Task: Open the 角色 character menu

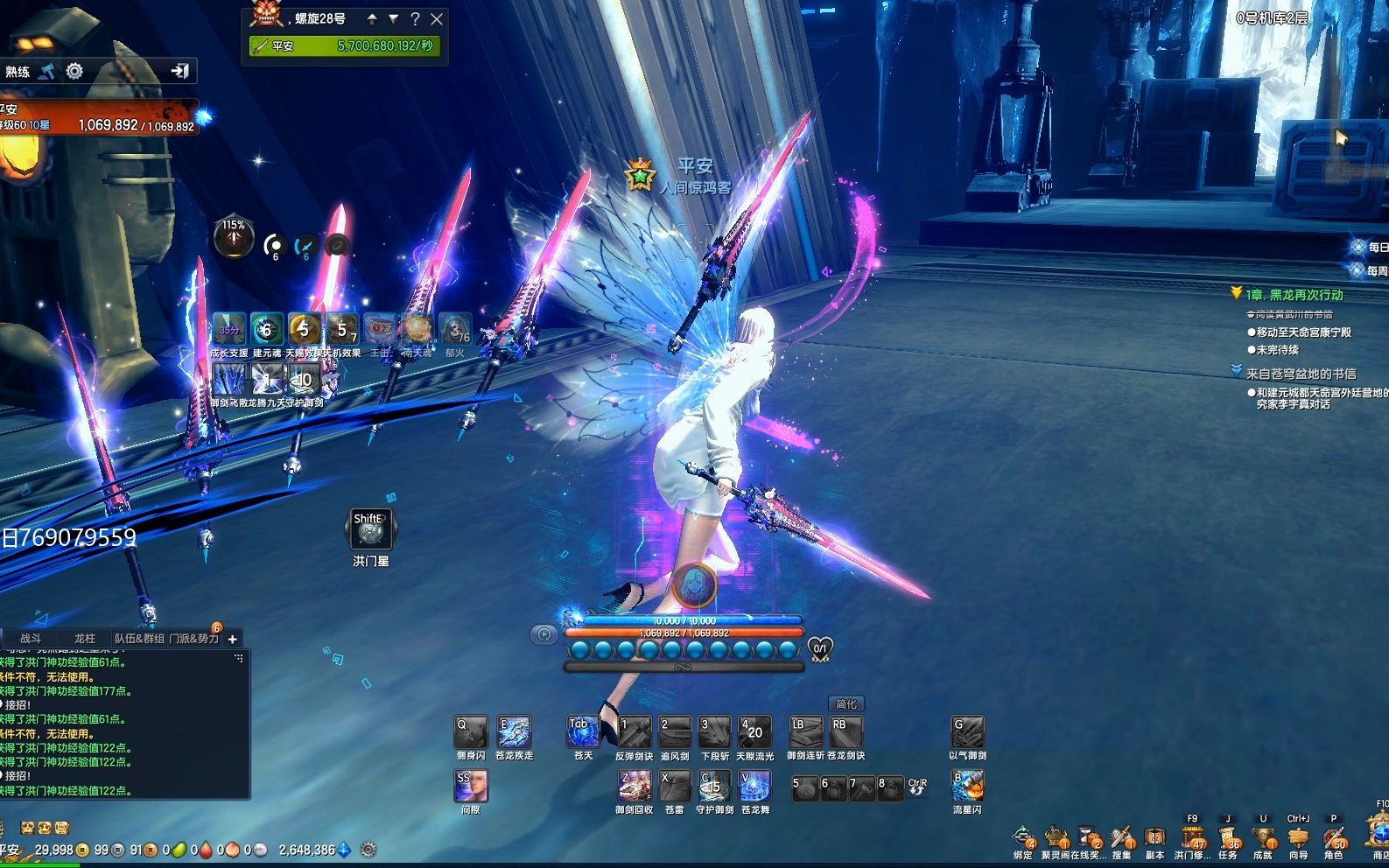Action: coord(1334,839)
